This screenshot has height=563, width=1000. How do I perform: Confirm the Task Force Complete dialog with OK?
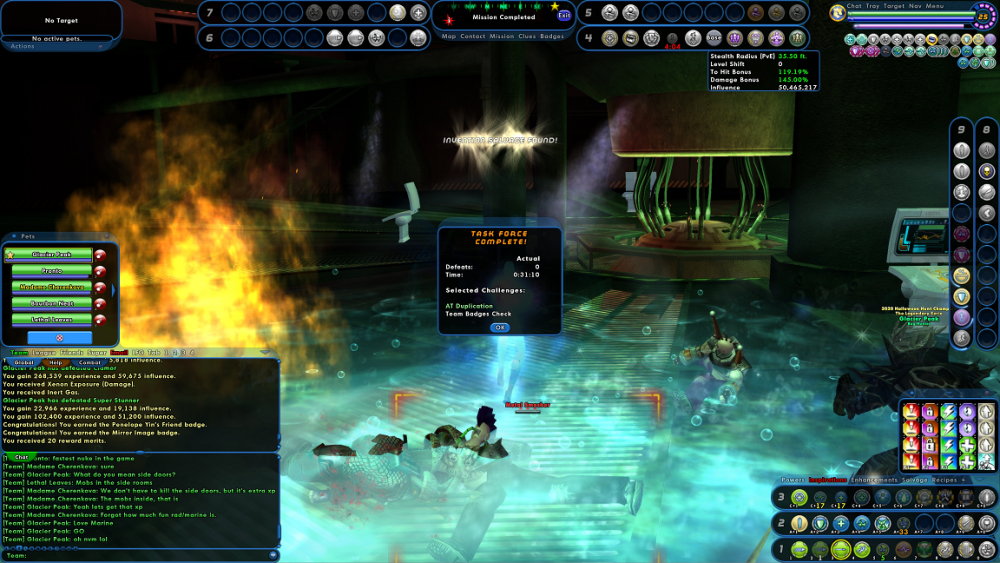click(x=499, y=327)
